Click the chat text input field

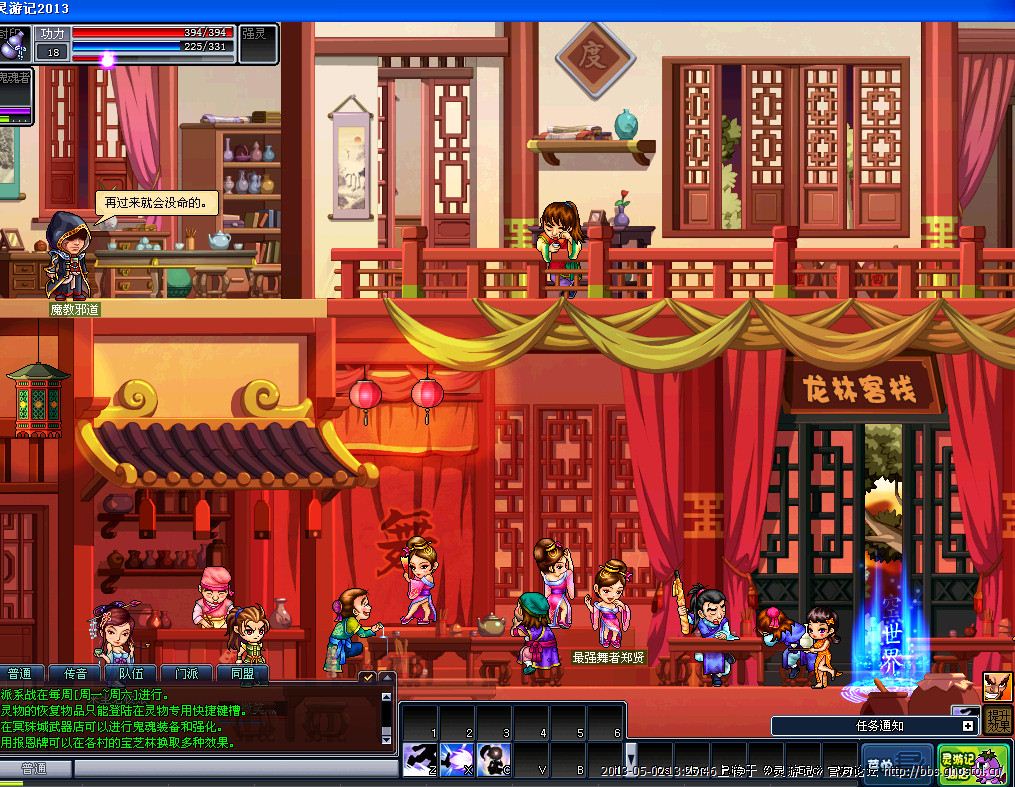(230, 769)
